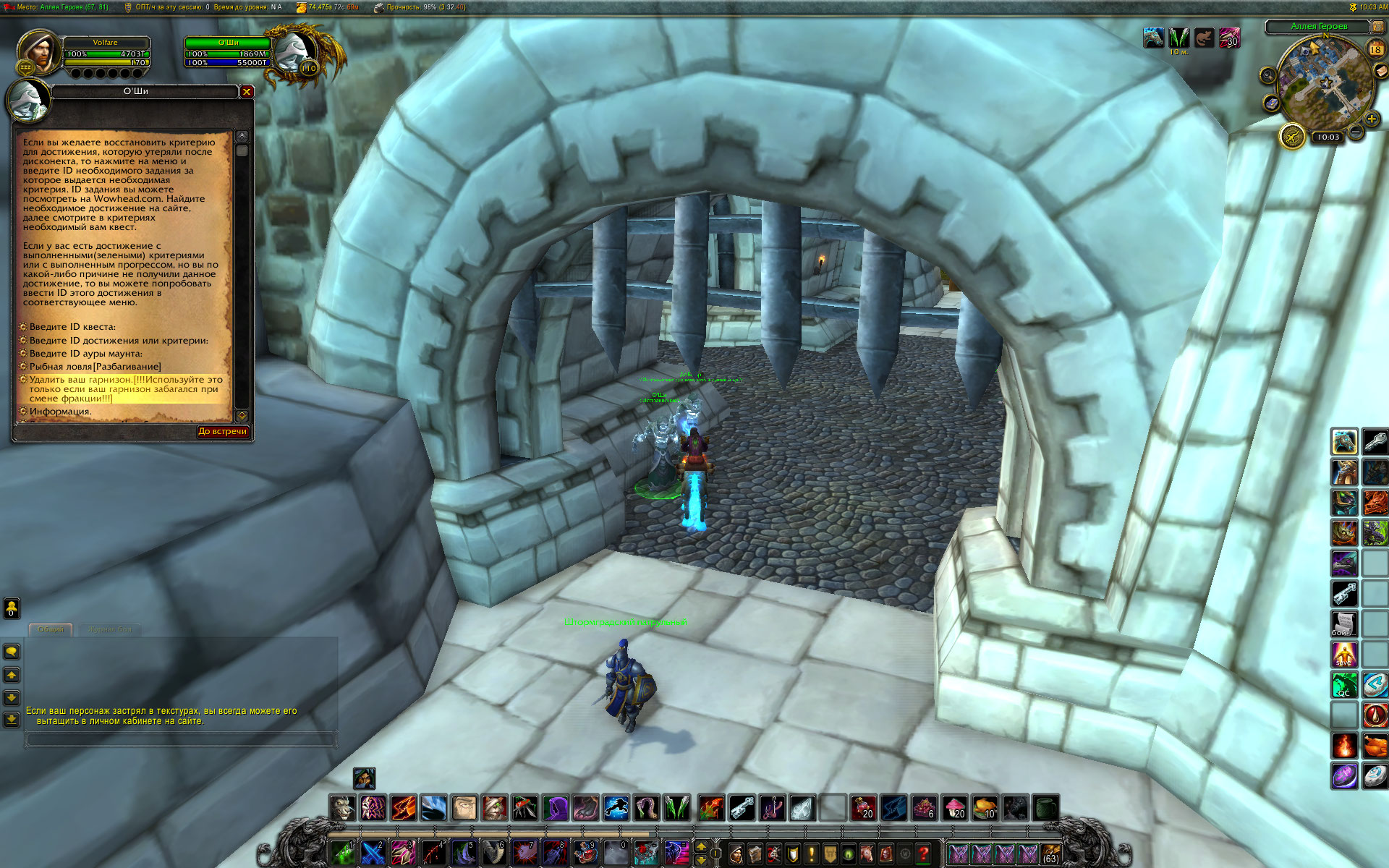Image resolution: width=1389 pixels, height=868 pixels.
Task: Pick the 'Введите ID ауры маунта' option
Action: pyautogui.click(x=85, y=354)
